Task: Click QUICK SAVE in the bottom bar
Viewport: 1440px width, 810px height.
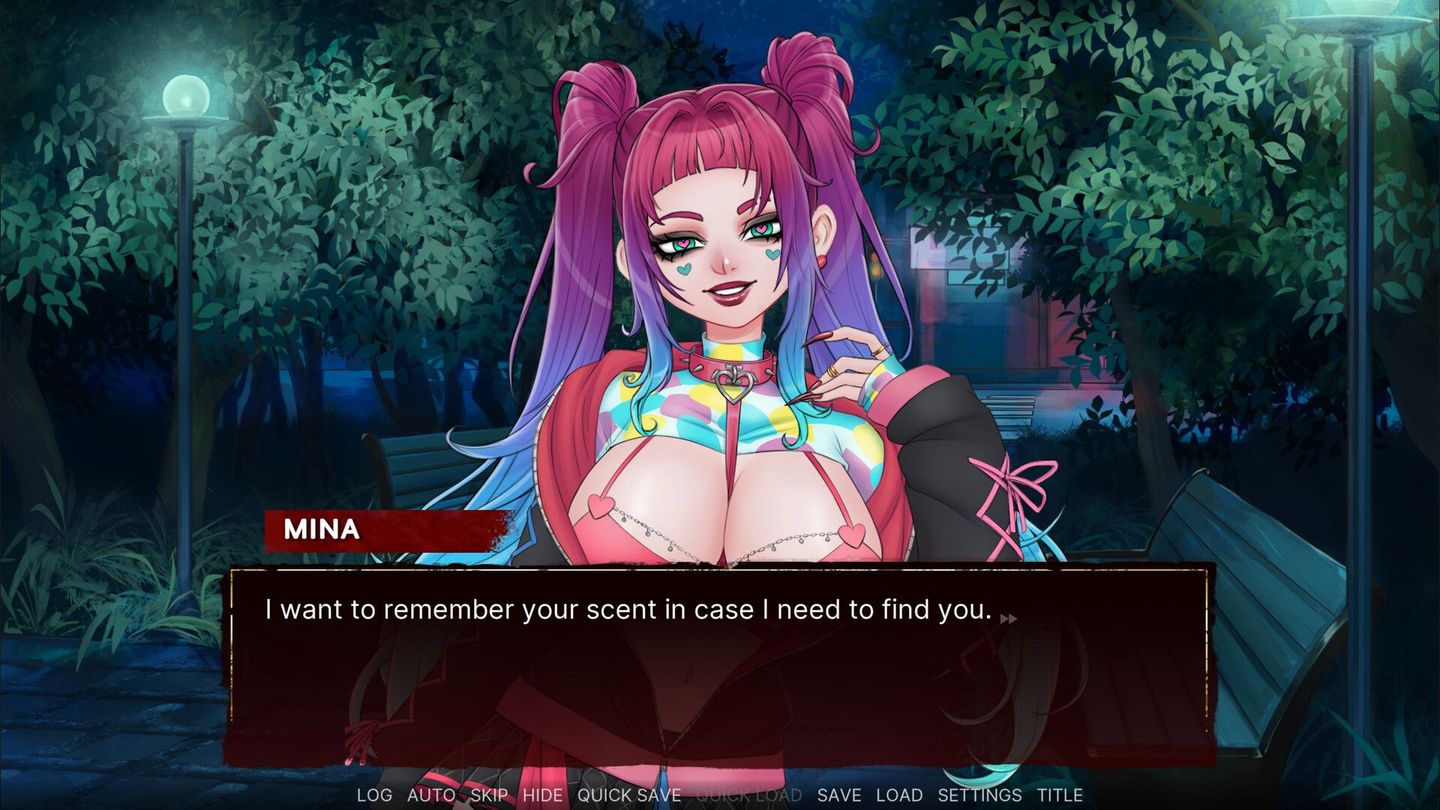Action: 630,795
